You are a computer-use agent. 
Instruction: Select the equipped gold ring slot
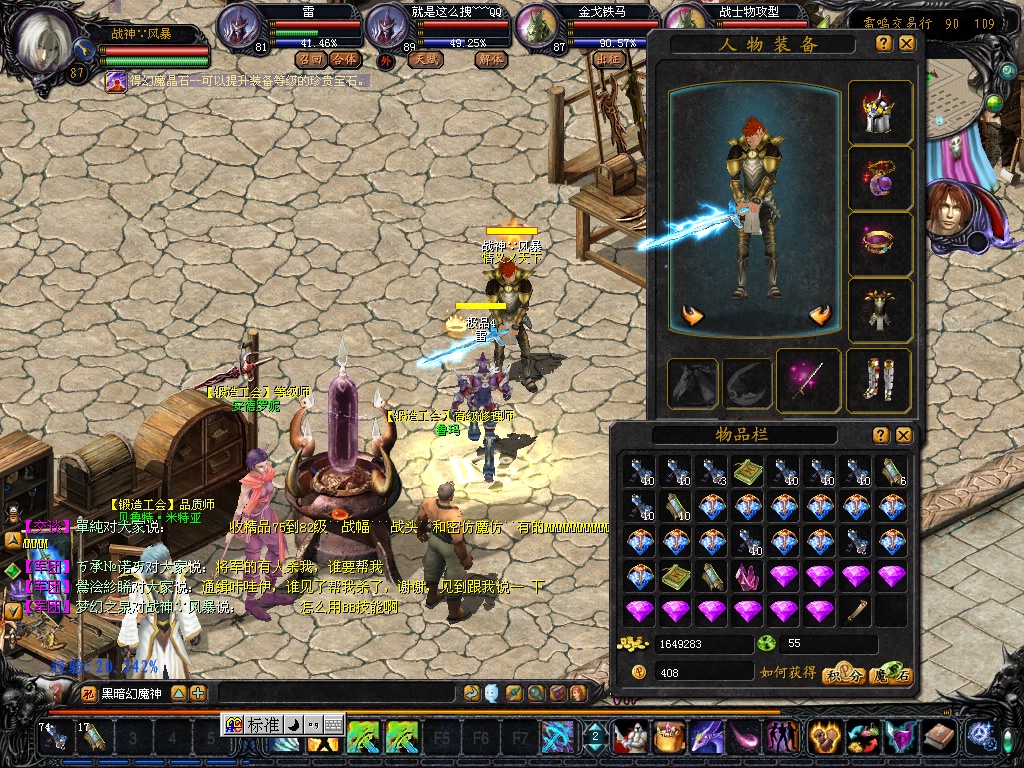click(880, 244)
